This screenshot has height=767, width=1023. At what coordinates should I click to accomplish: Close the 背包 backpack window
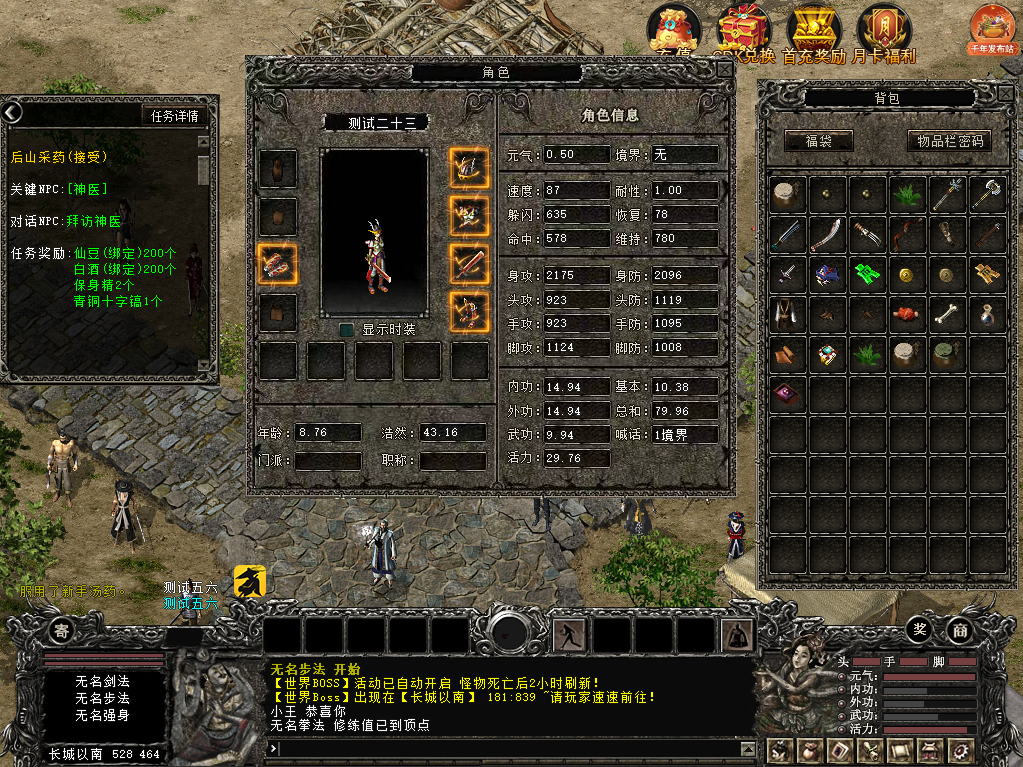click(x=1005, y=92)
